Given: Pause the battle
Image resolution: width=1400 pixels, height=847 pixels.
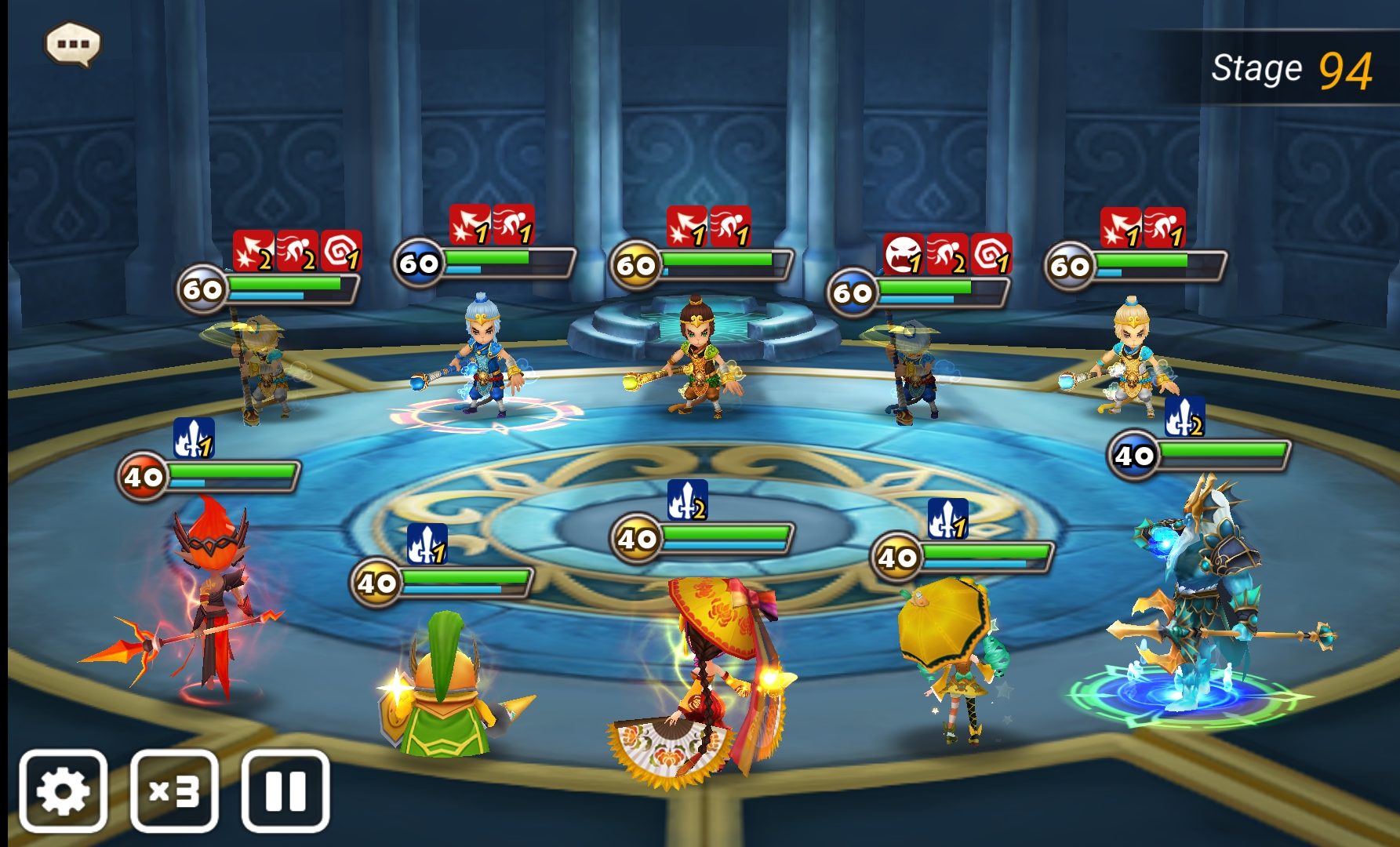Looking at the screenshot, I should (285, 791).
